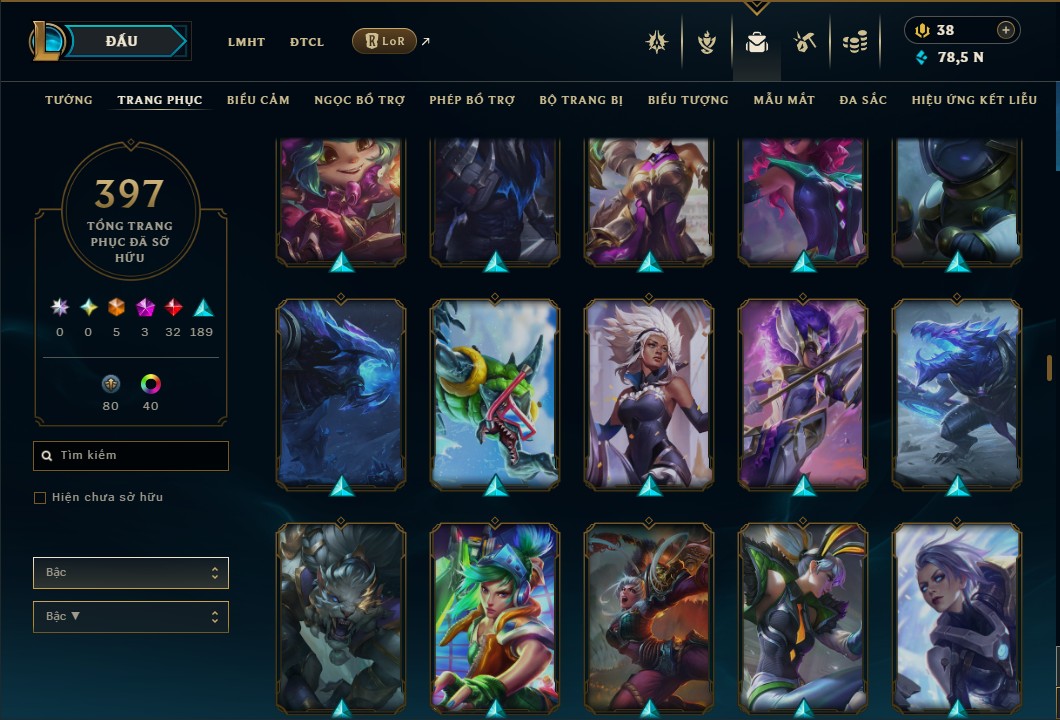
Task: Go to the BỘ TRANG BỊ tab
Action: [581, 100]
